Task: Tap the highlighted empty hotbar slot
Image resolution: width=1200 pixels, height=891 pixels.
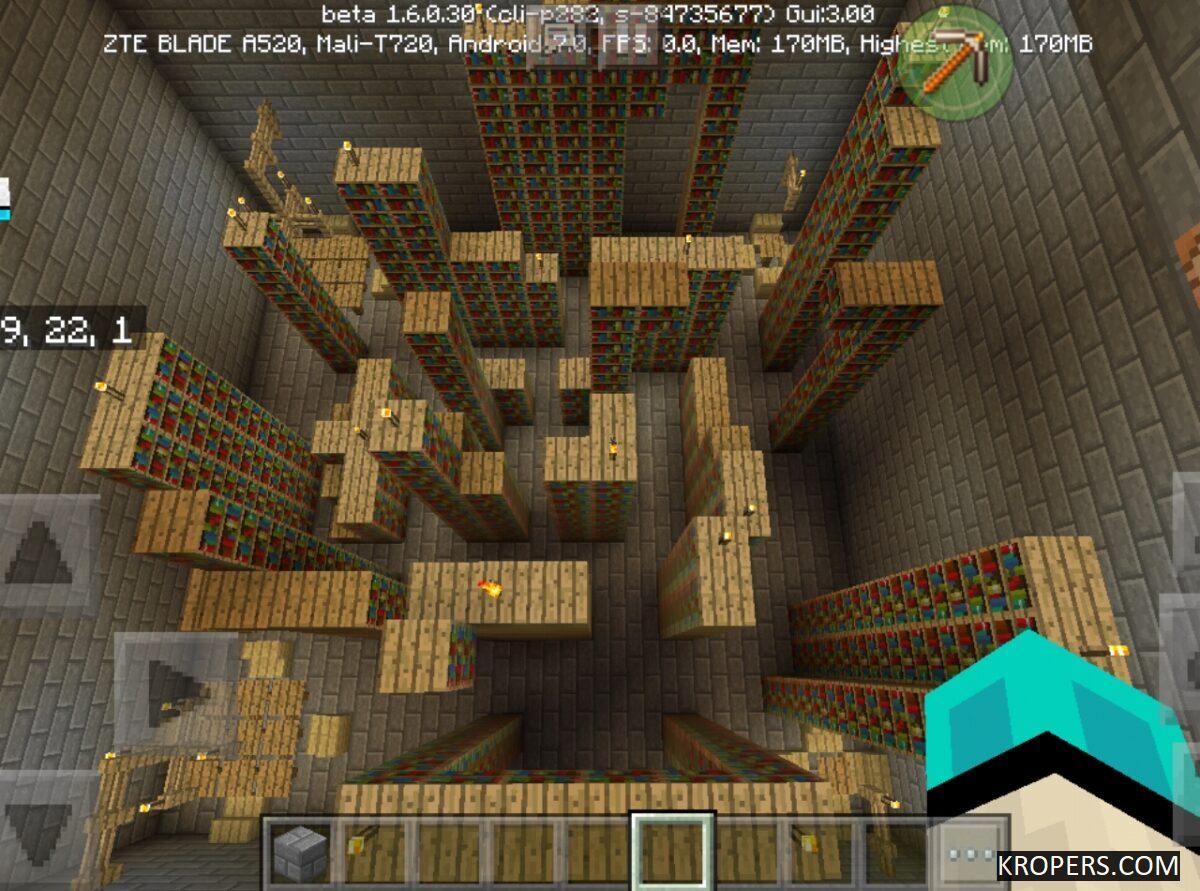Action: [672, 853]
